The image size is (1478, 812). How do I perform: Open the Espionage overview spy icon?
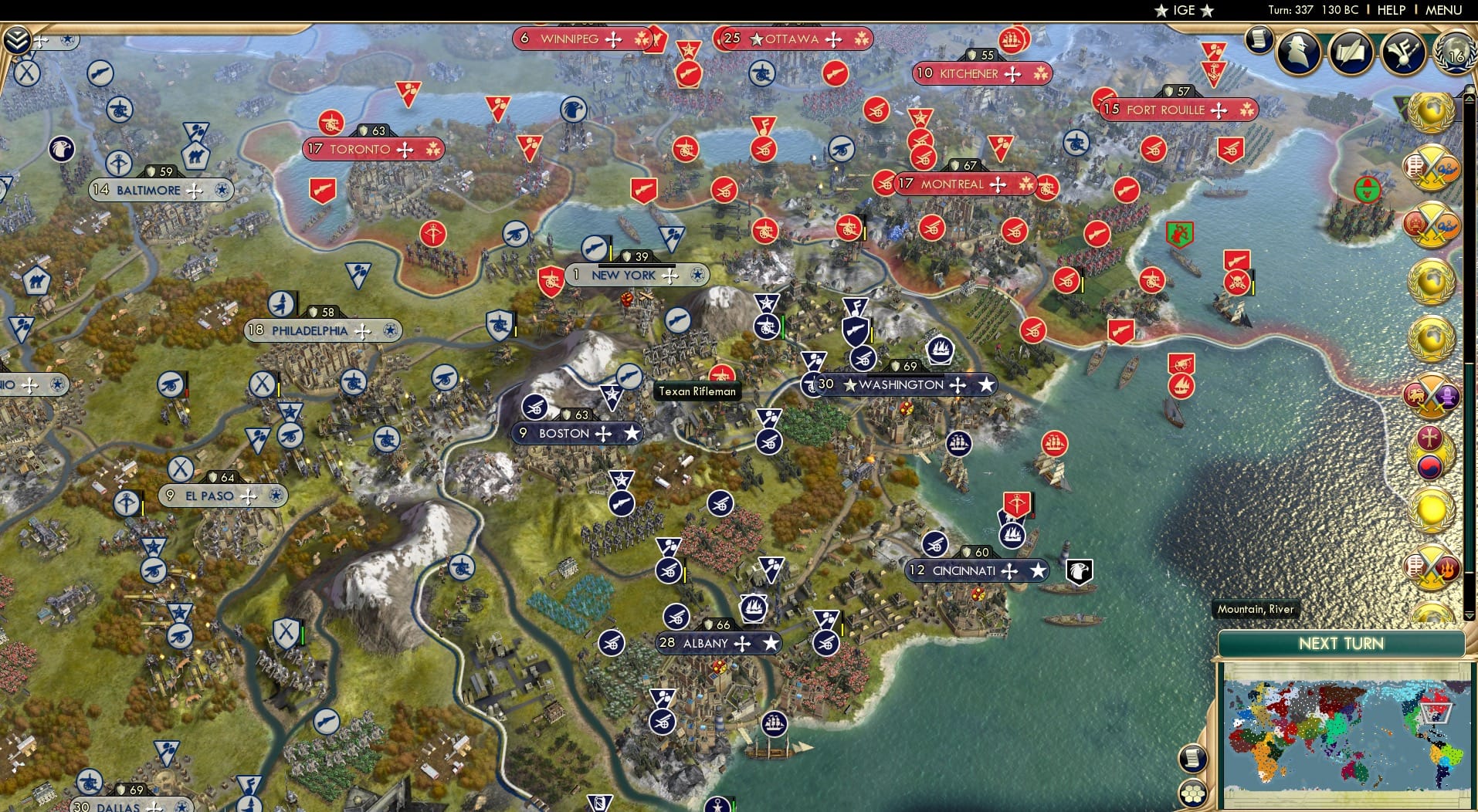tap(1297, 51)
